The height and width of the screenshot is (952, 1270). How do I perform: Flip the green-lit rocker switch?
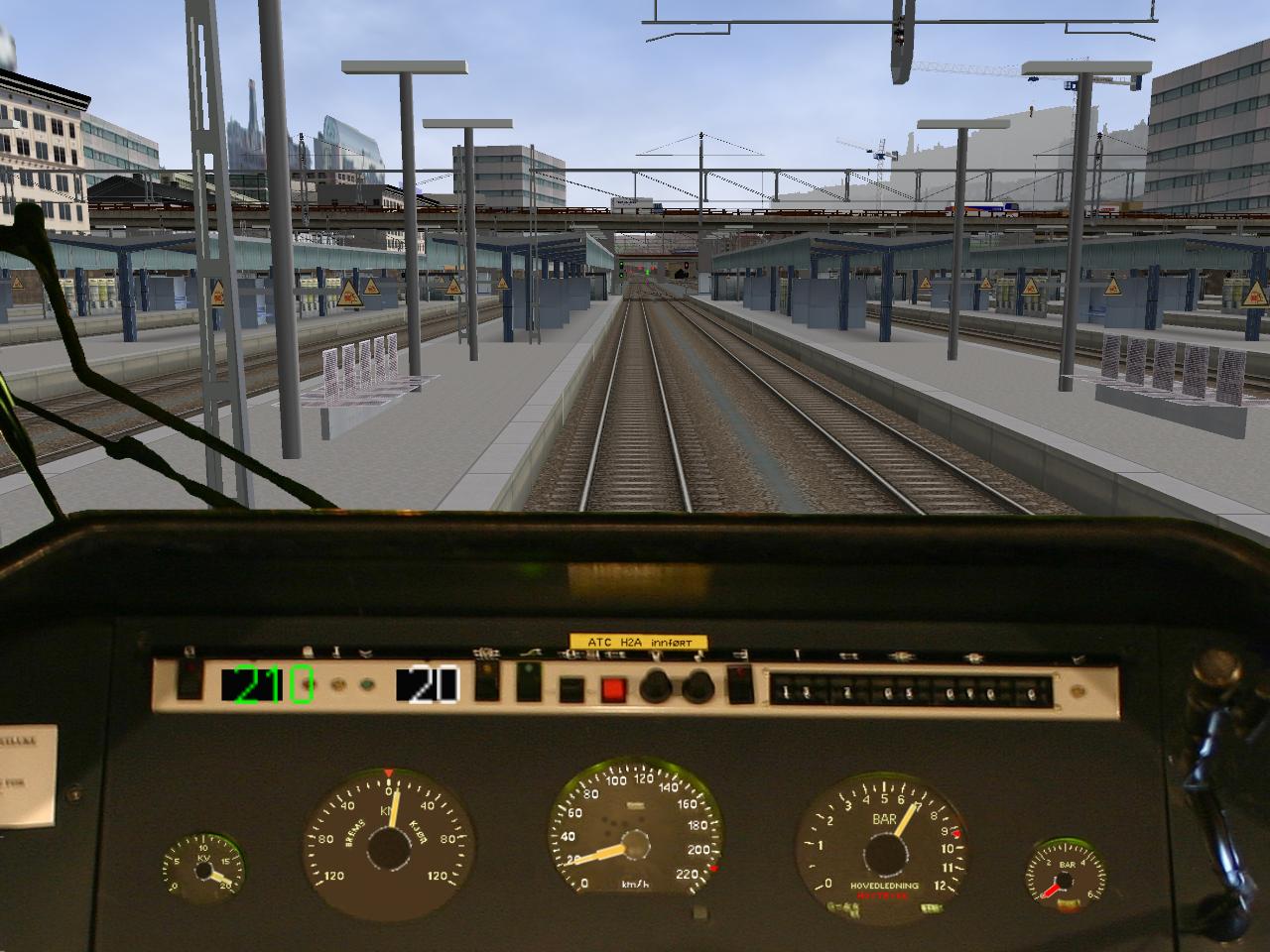[x=528, y=683]
